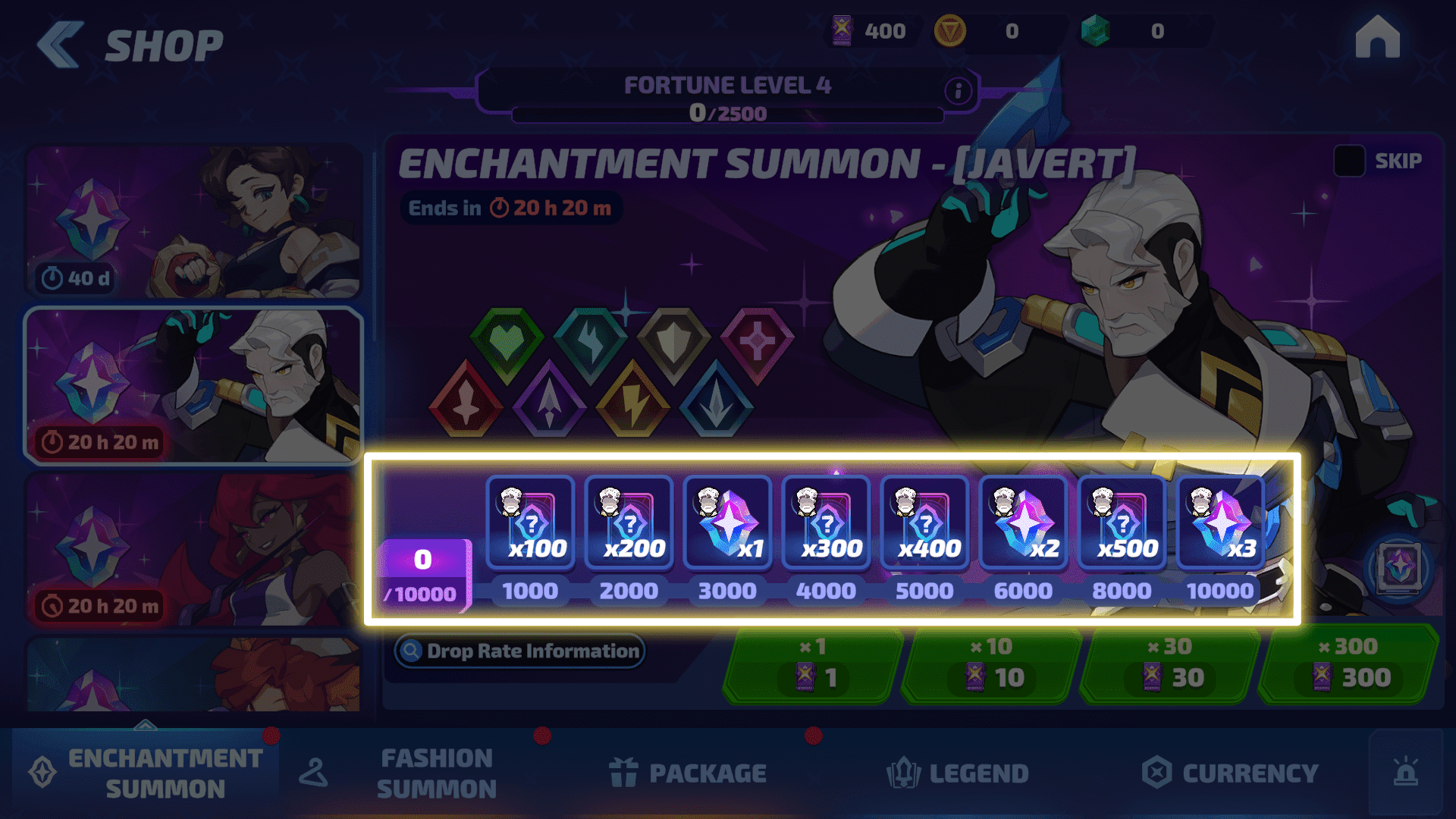1456x819 pixels.
Task: Click the x100 reward at 1000
Action: [531, 523]
